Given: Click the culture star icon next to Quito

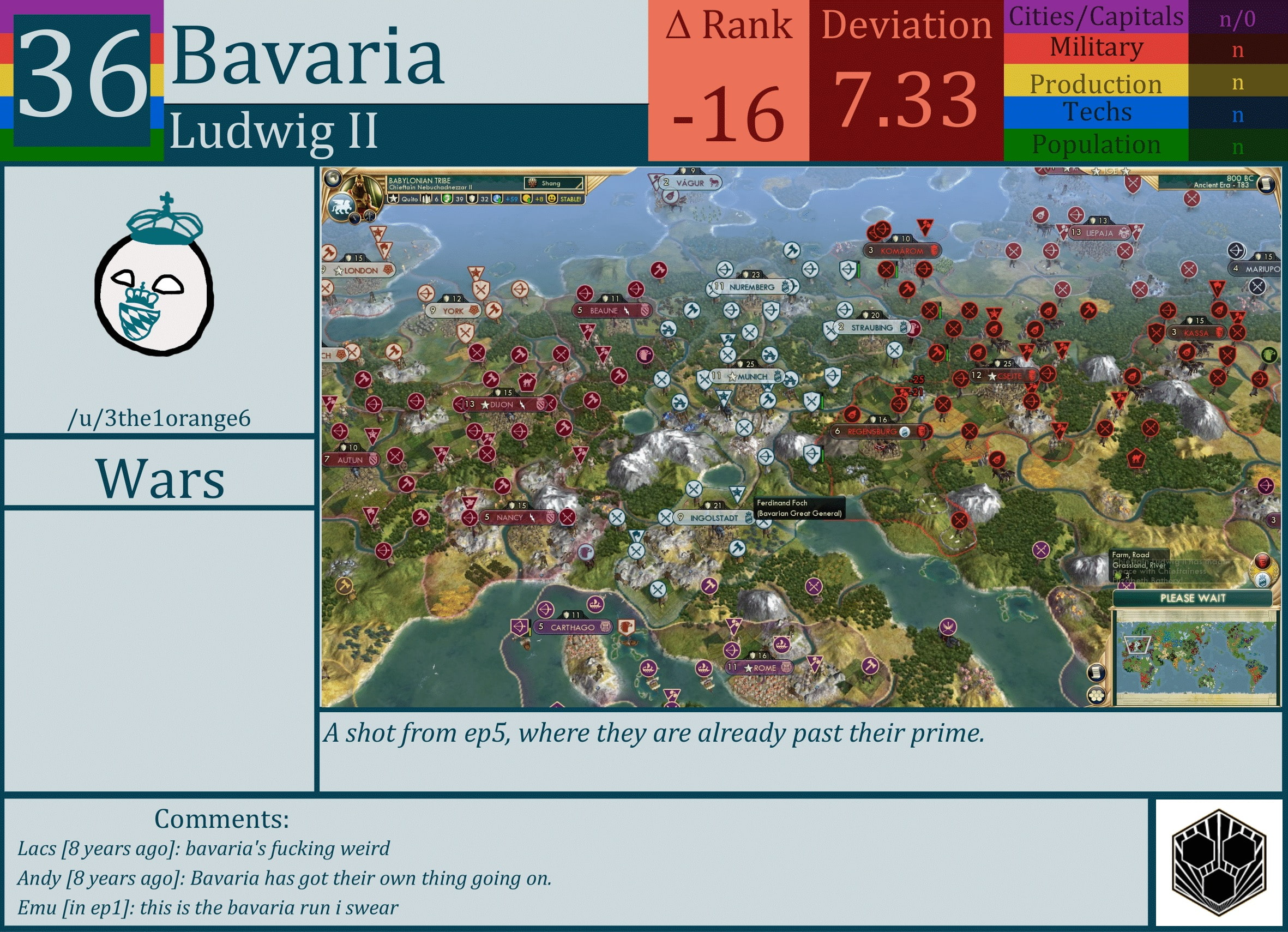Looking at the screenshot, I should point(394,201).
